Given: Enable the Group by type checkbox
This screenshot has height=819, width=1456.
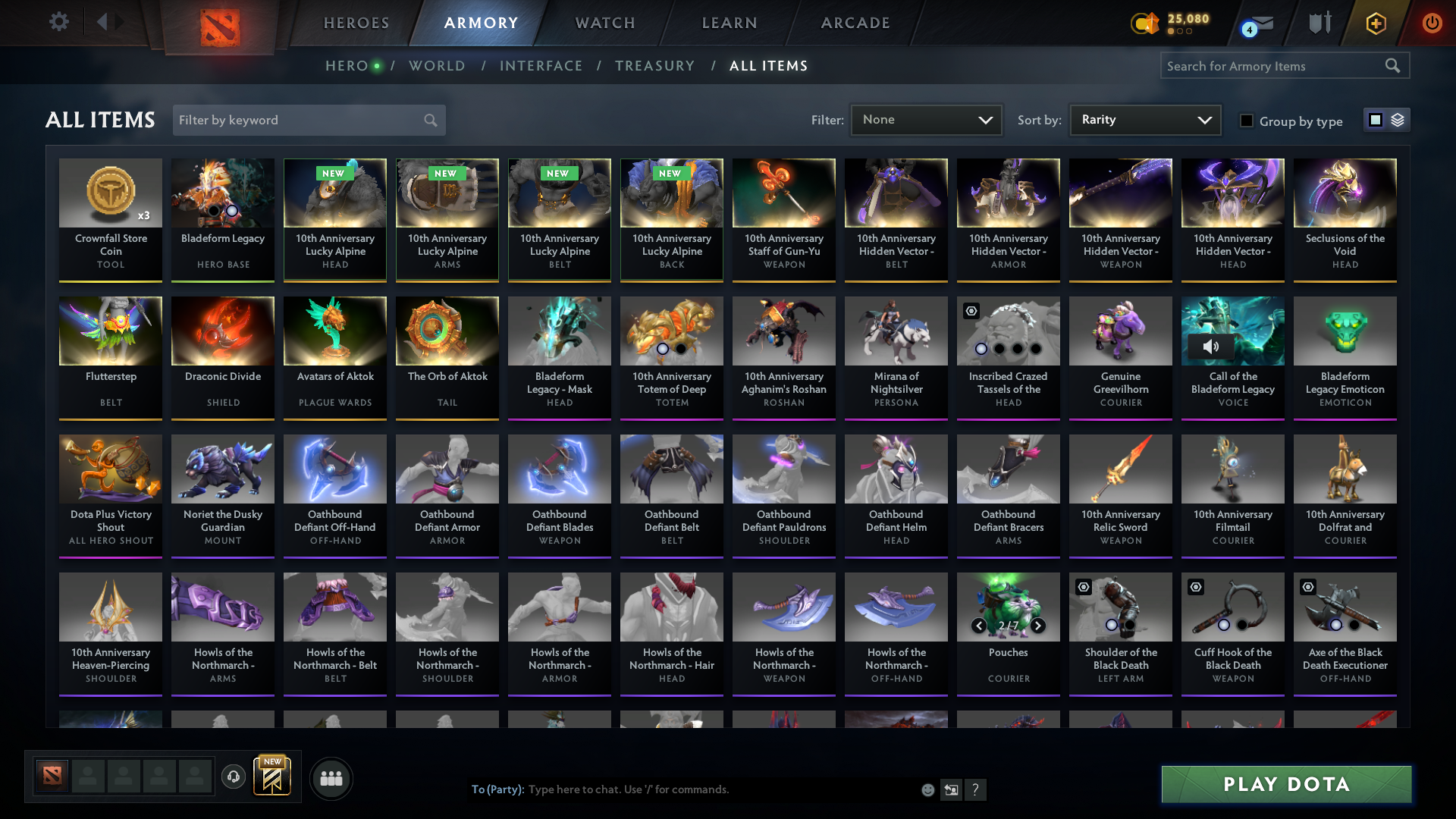Looking at the screenshot, I should click(x=1247, y=120).
